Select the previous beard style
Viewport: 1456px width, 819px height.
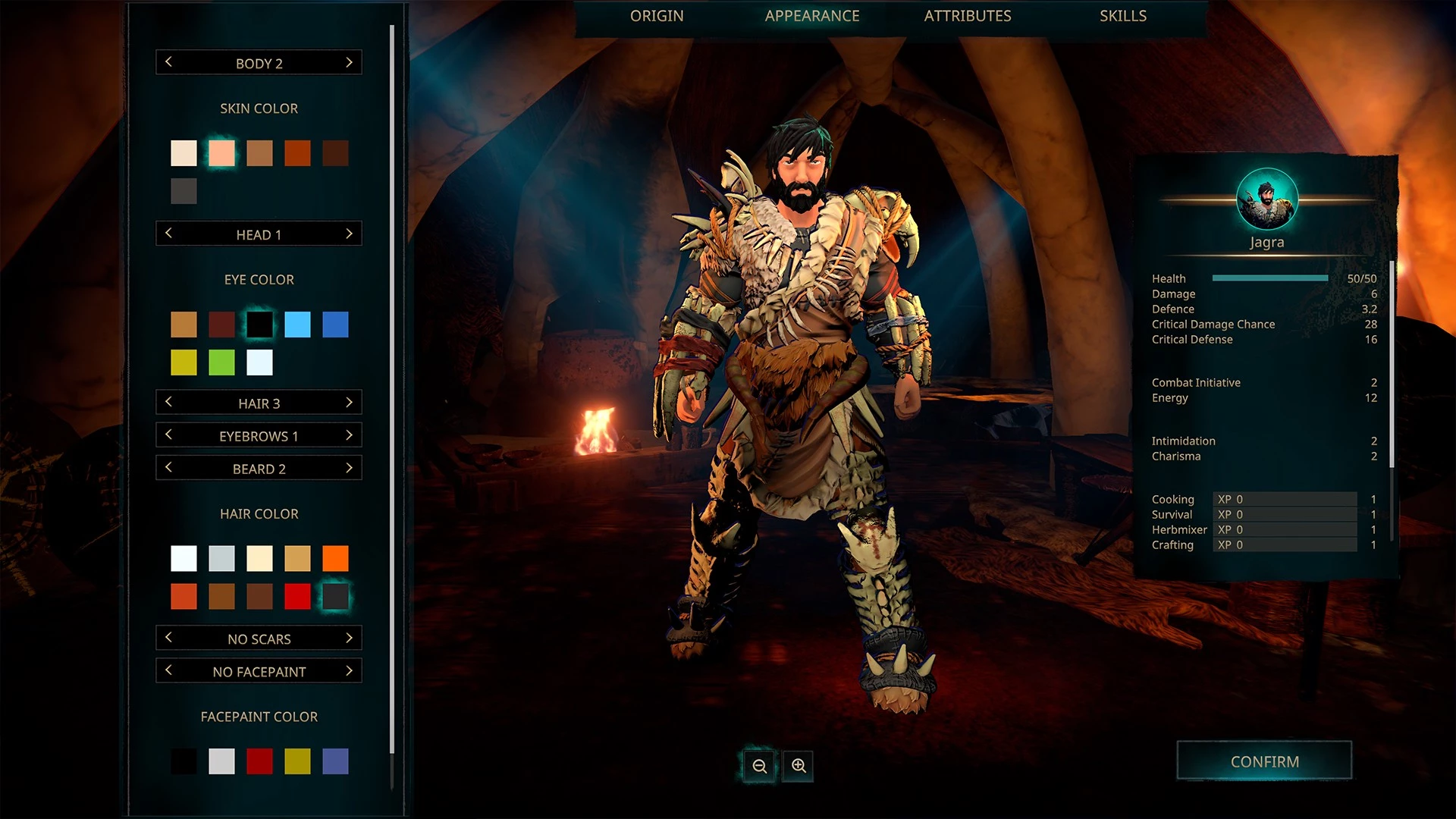tap(168, 468)
